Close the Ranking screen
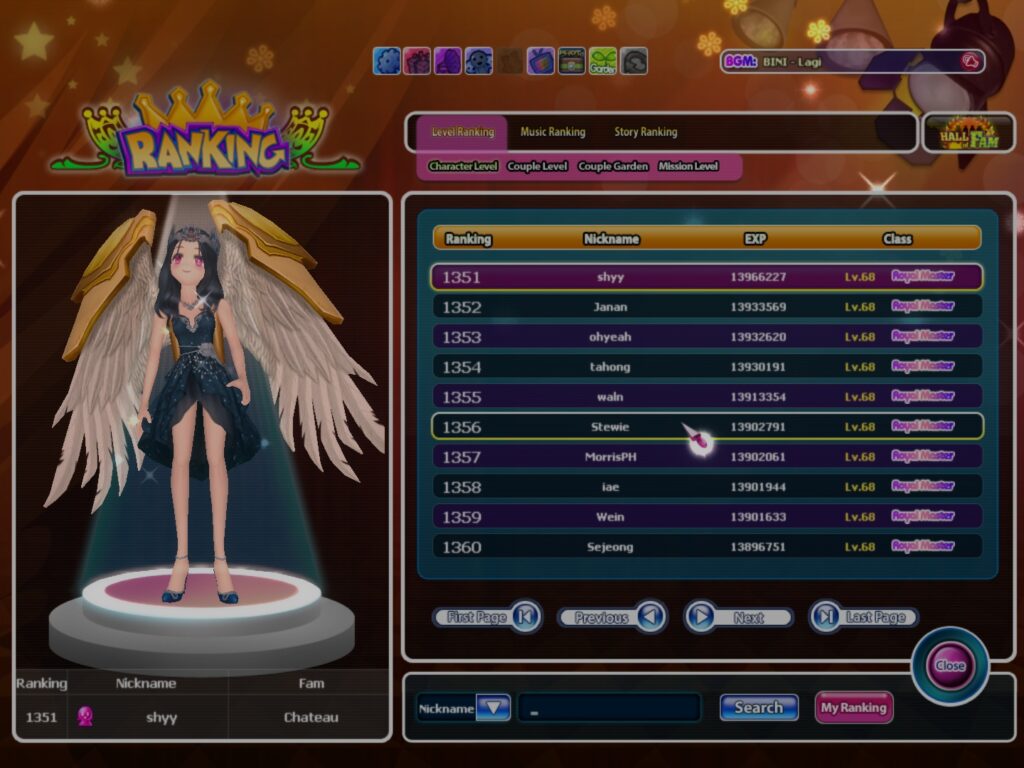1024x768 pixels. 949,665
